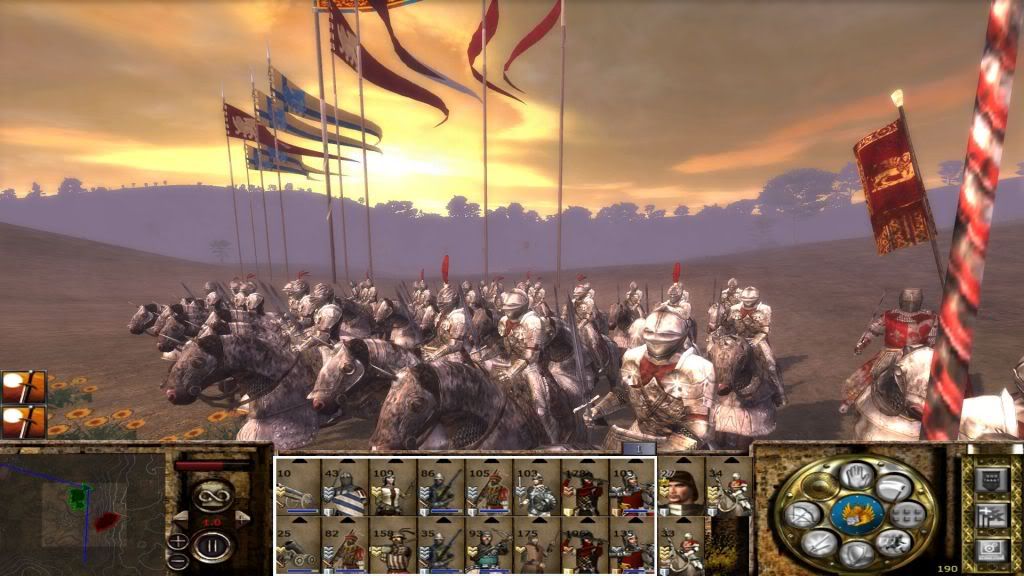Select the cavalry unit card showing 34
The height and width of the screenshot is (576, 1024).
[x=728, y=487]
